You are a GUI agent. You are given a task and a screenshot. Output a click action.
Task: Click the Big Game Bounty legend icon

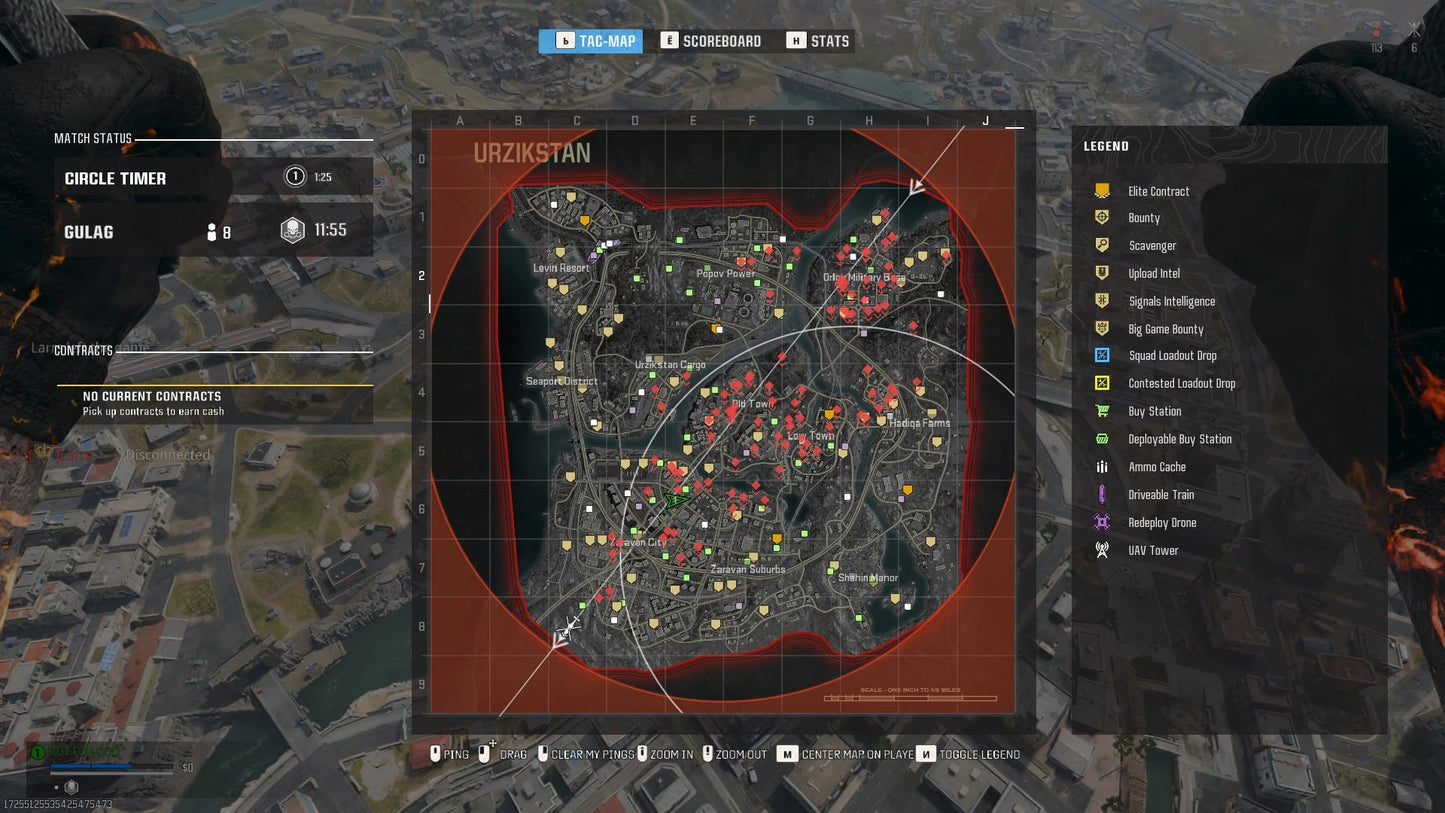tap(1101, 327)
